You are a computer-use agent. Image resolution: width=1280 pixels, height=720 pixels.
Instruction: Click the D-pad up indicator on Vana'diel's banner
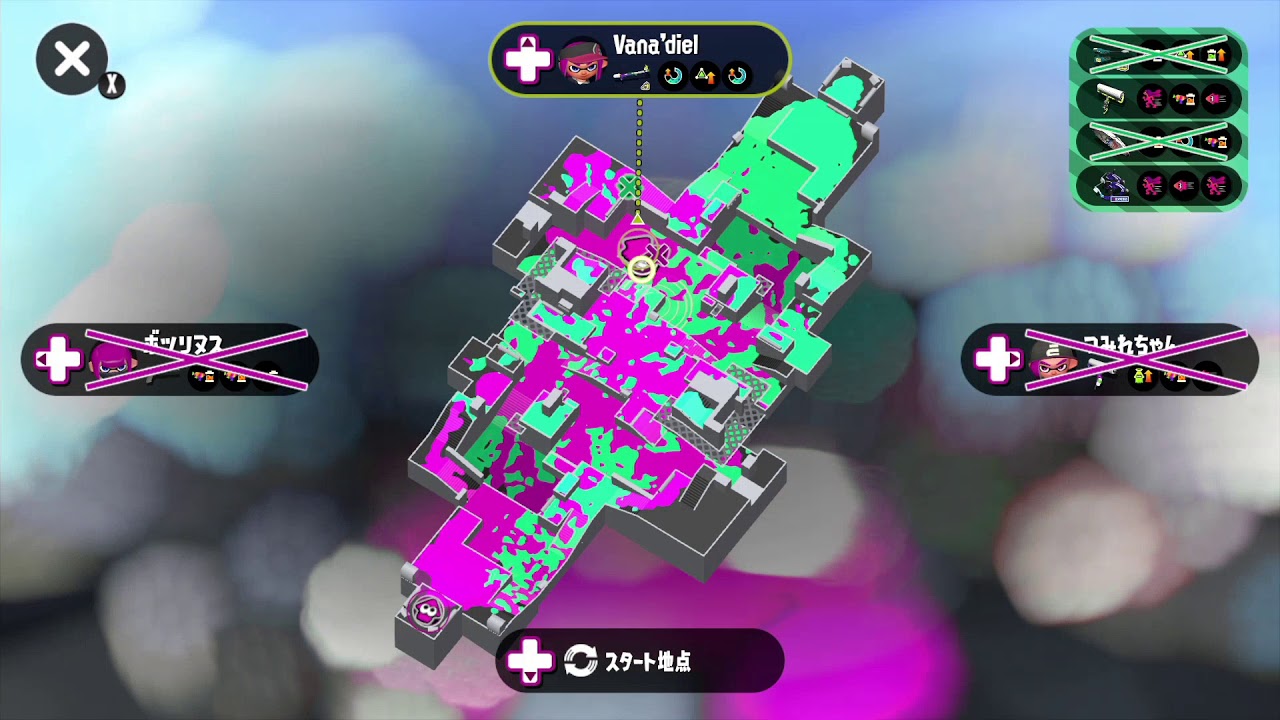click(528, 58)
